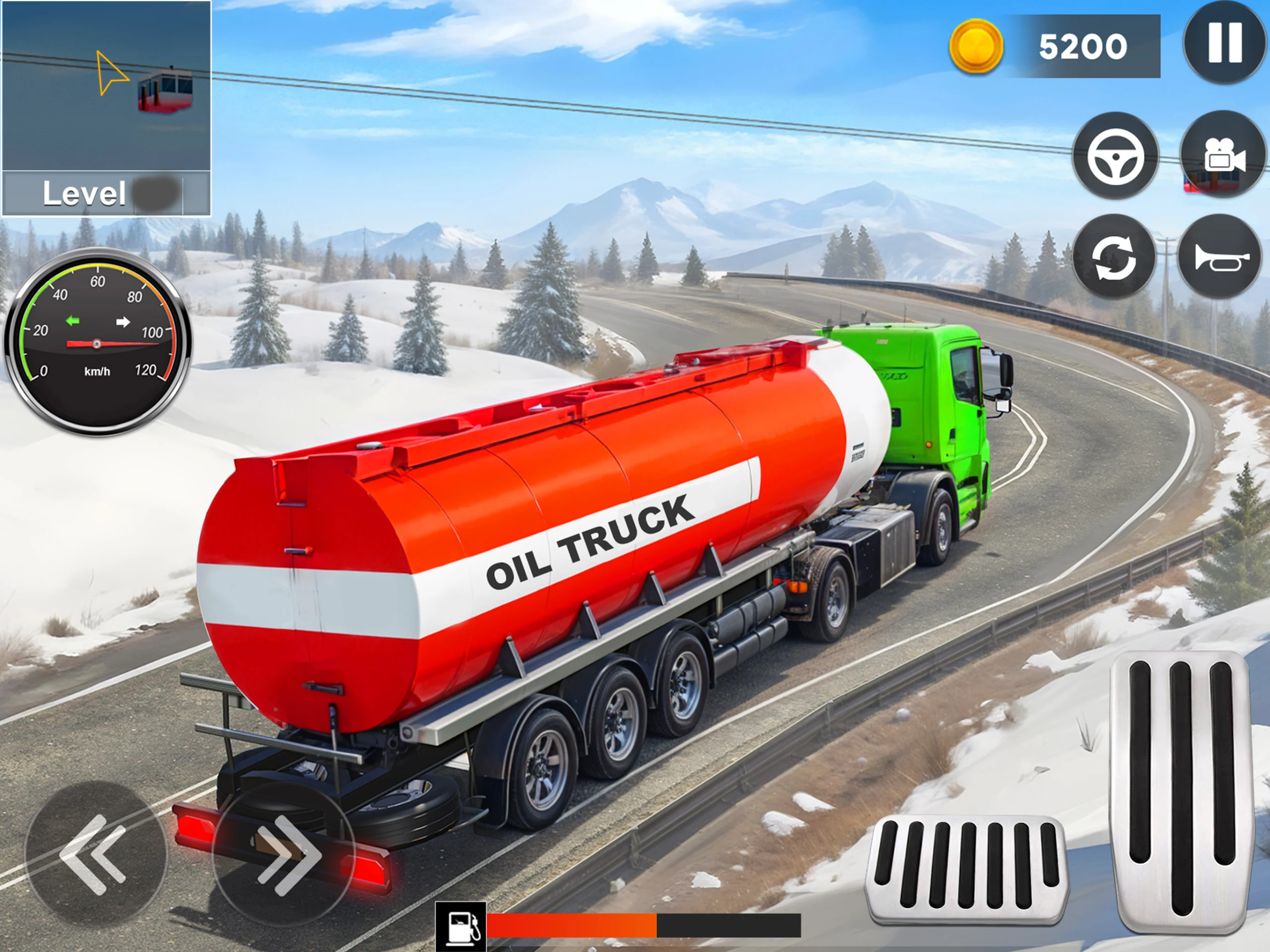
Task: Pause the game with the pause button
Action: click(x=1225, y=43)
